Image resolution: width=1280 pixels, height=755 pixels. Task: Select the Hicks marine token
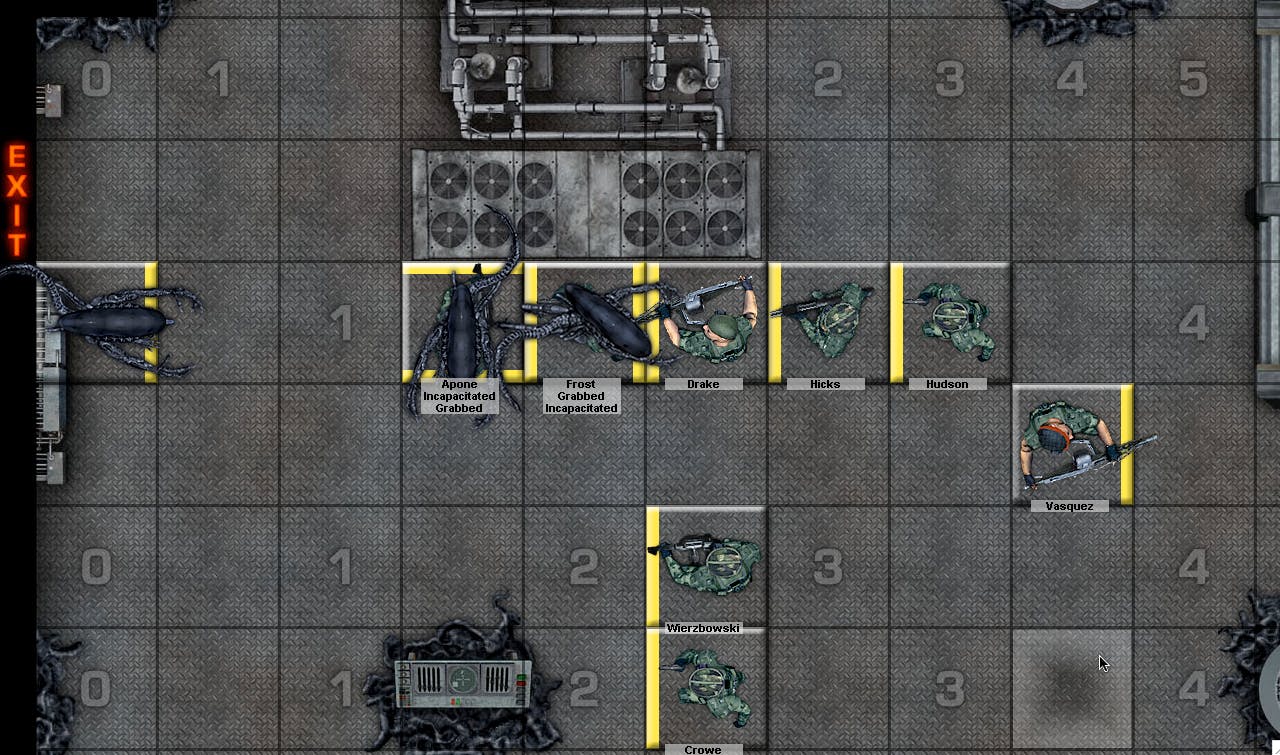click(828, 322)
